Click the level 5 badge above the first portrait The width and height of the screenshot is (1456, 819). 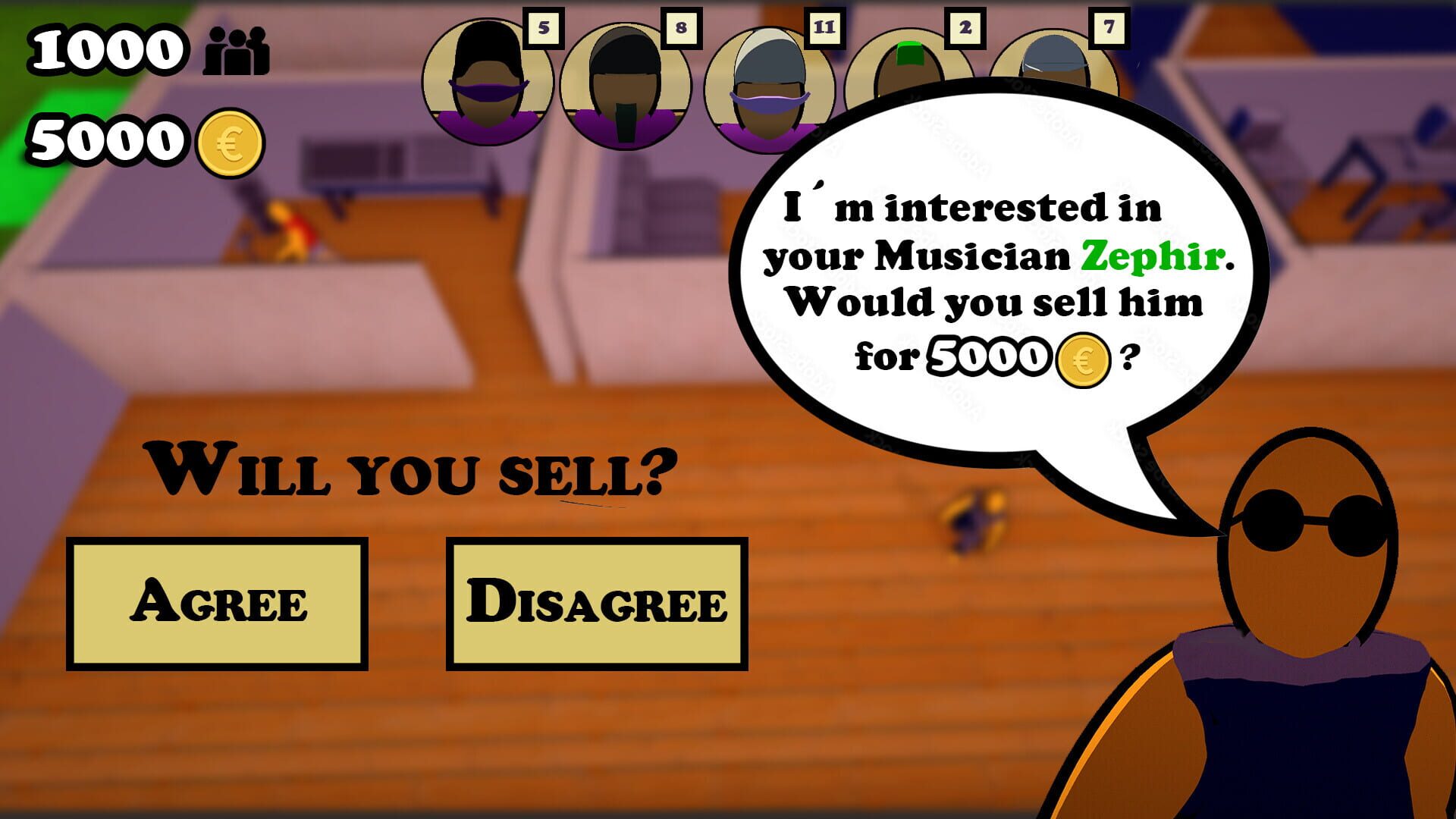click(543, 28)
